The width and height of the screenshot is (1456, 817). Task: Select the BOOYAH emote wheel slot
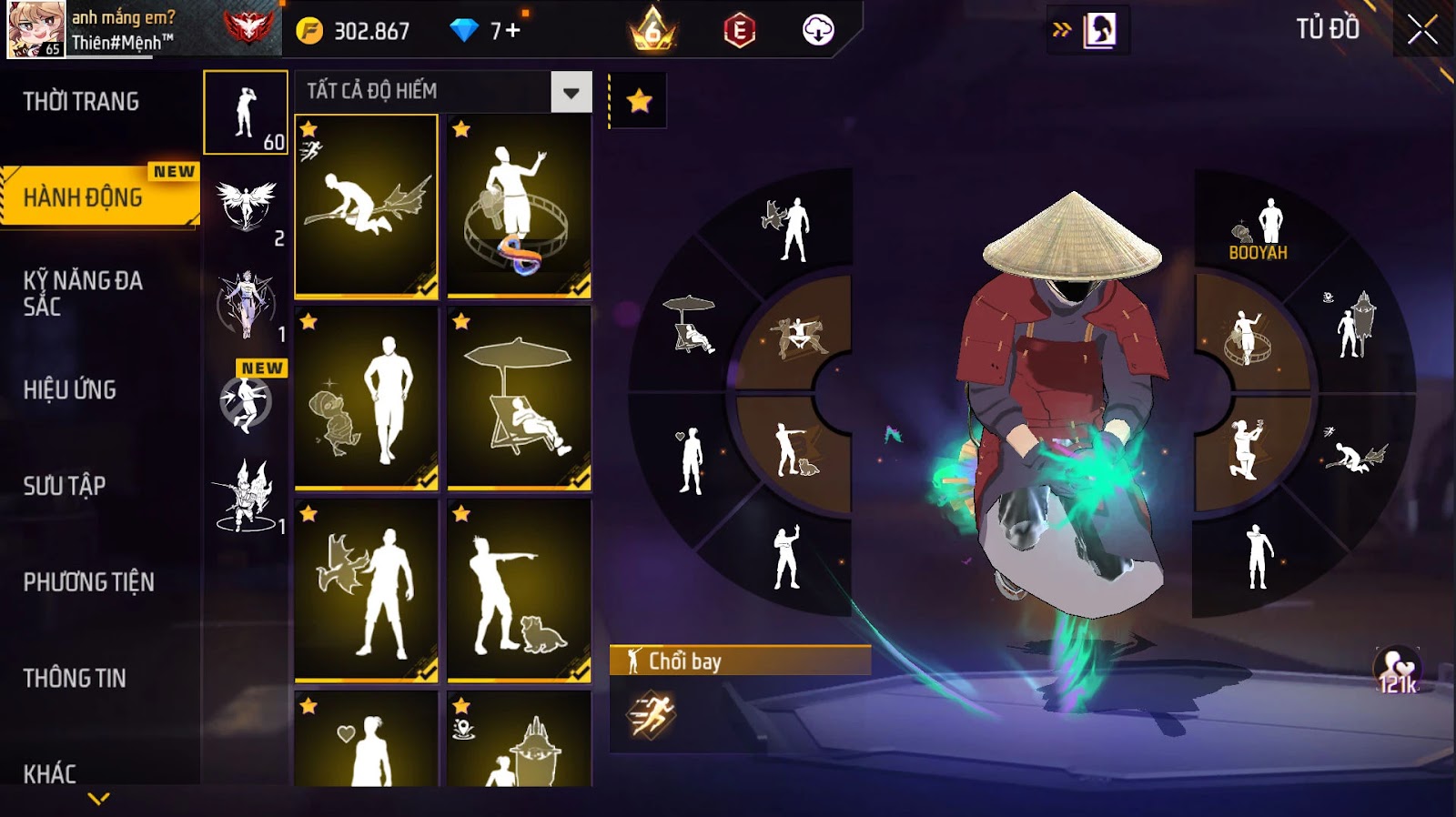(1260, 229)
